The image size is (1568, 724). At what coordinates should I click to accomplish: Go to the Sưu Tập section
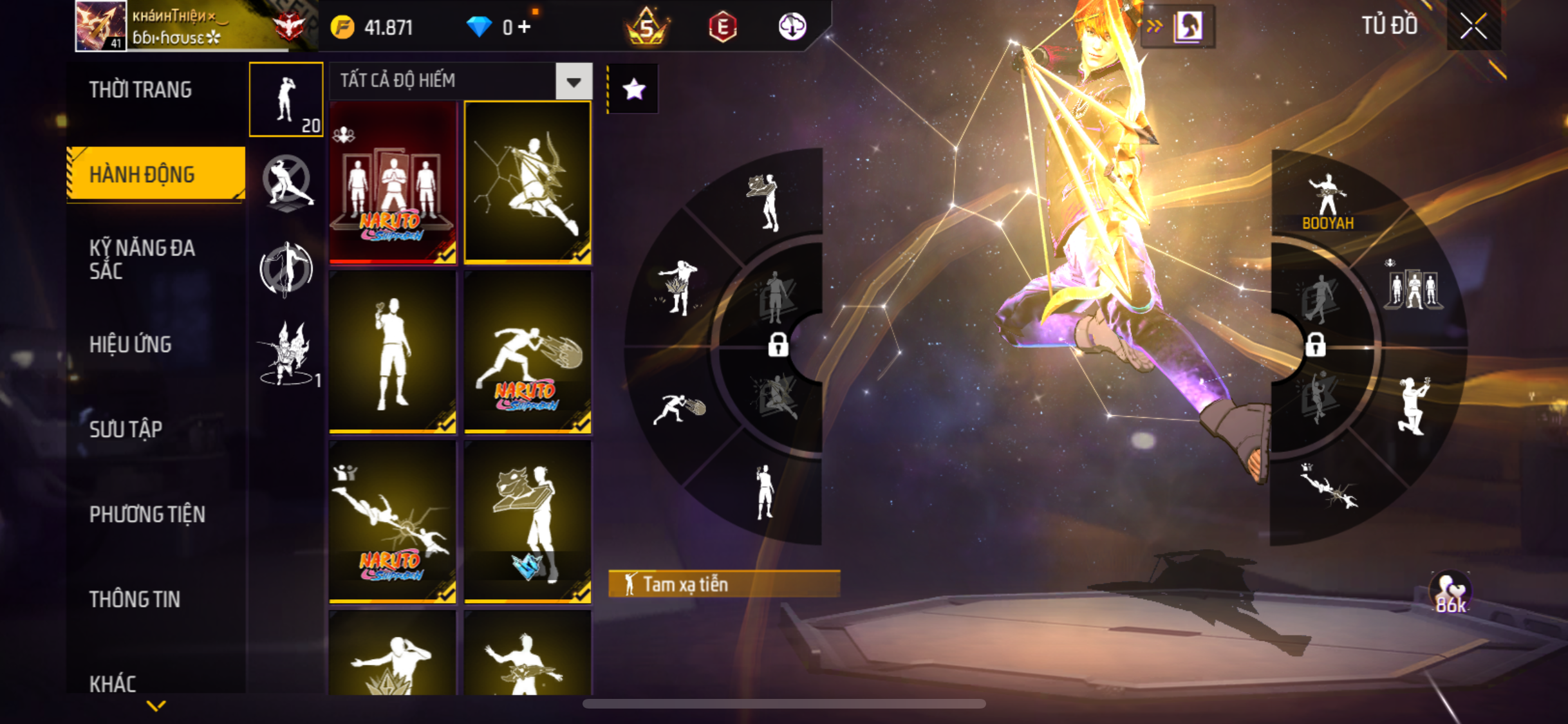coord(126,429)
